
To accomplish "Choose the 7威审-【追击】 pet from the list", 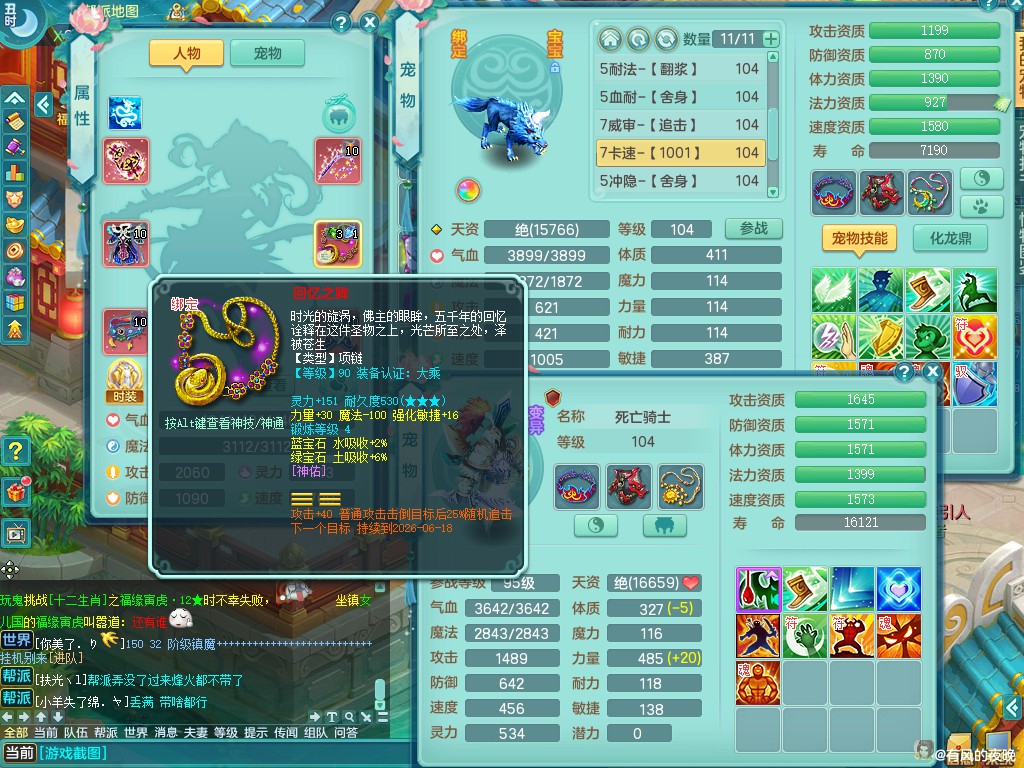I will click(680, 125).
